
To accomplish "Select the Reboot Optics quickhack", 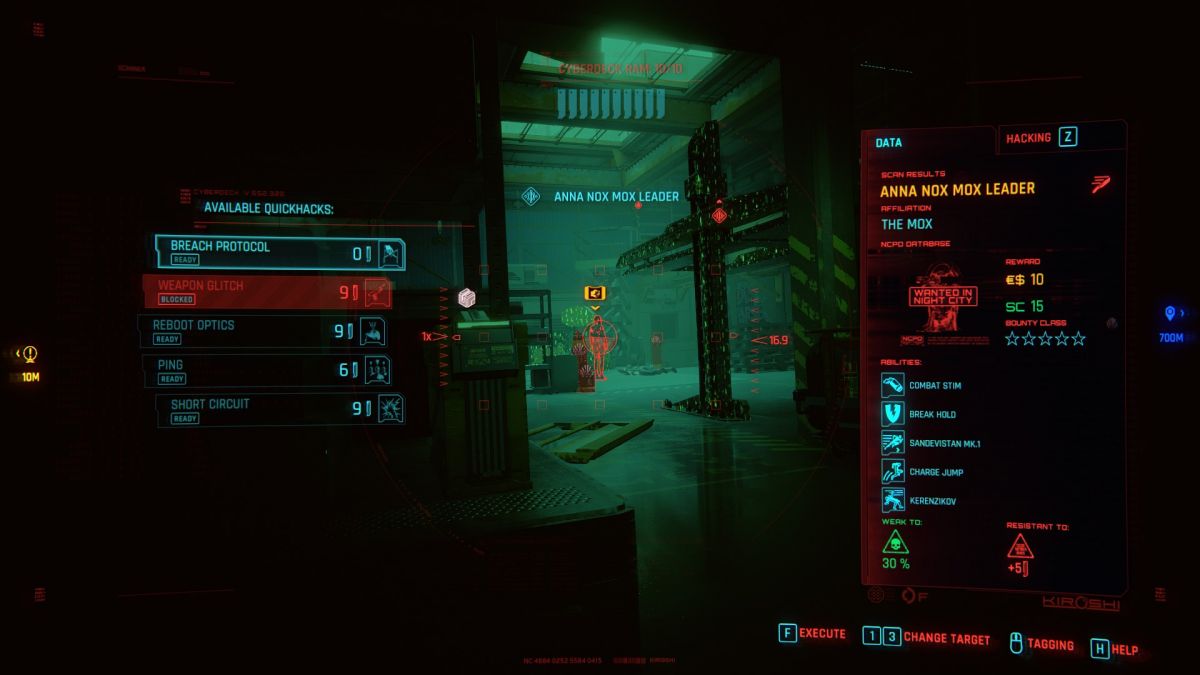I will tap(264, 330).
